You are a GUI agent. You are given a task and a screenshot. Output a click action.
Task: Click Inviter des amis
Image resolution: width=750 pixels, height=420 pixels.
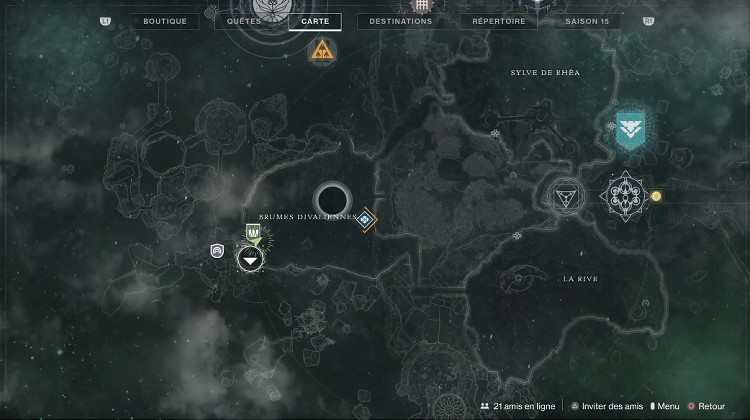coord(610,407)
